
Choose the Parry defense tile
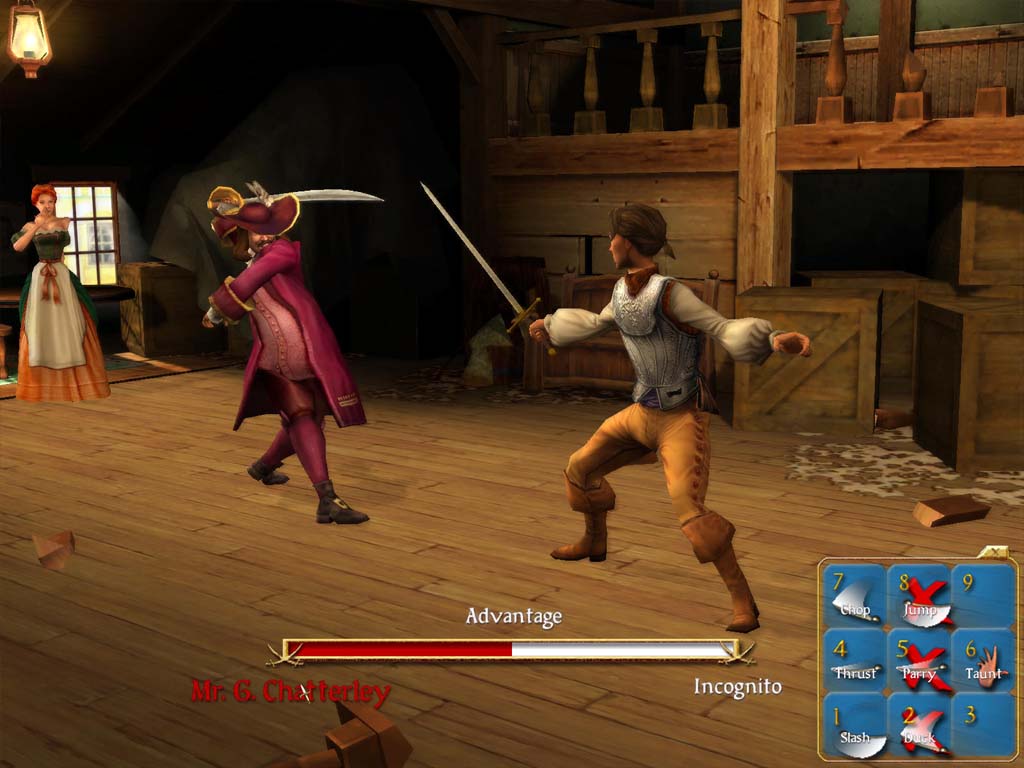(x=920, y=662)
